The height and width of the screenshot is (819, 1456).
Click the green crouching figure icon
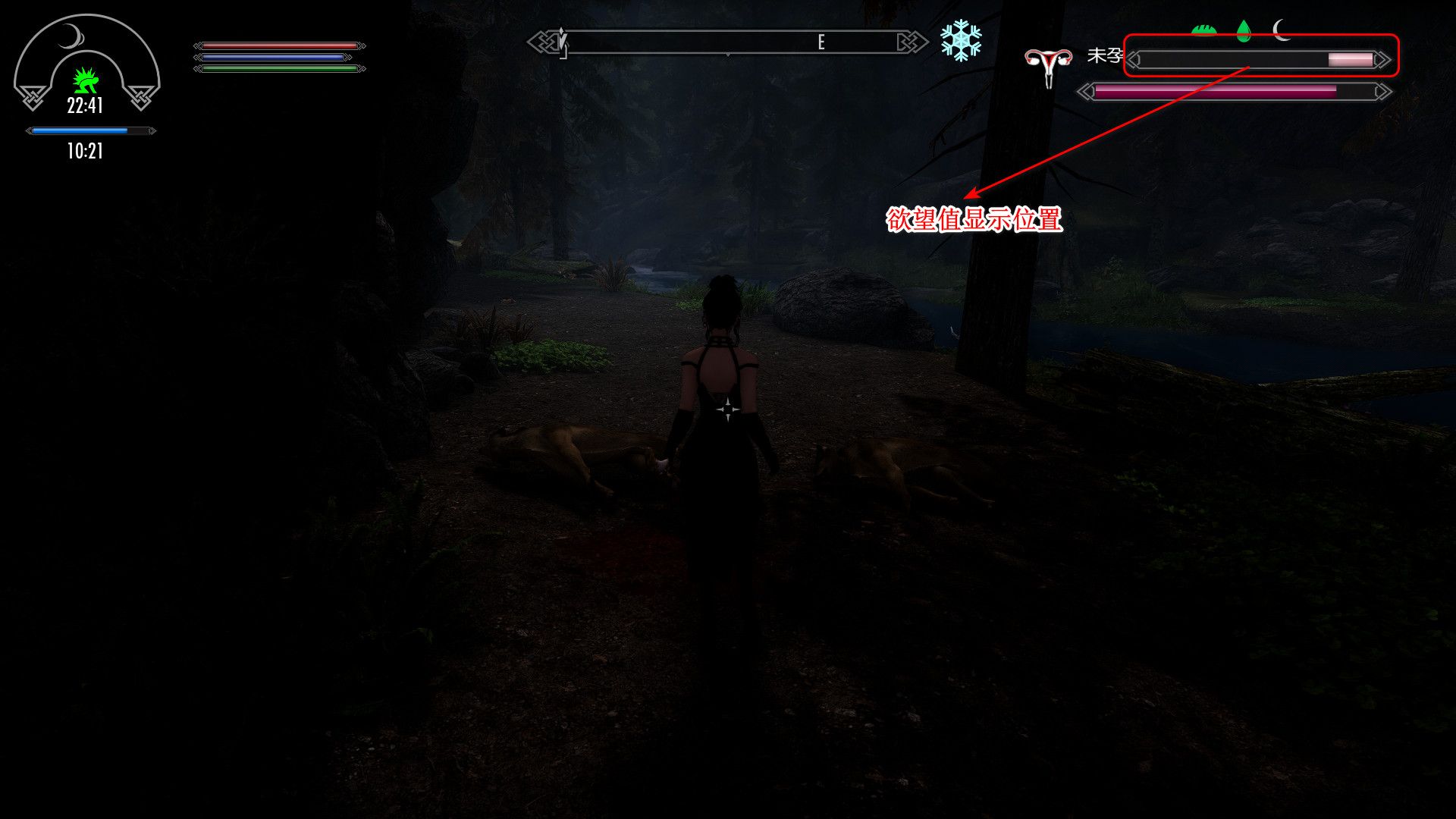coord(86,80)
